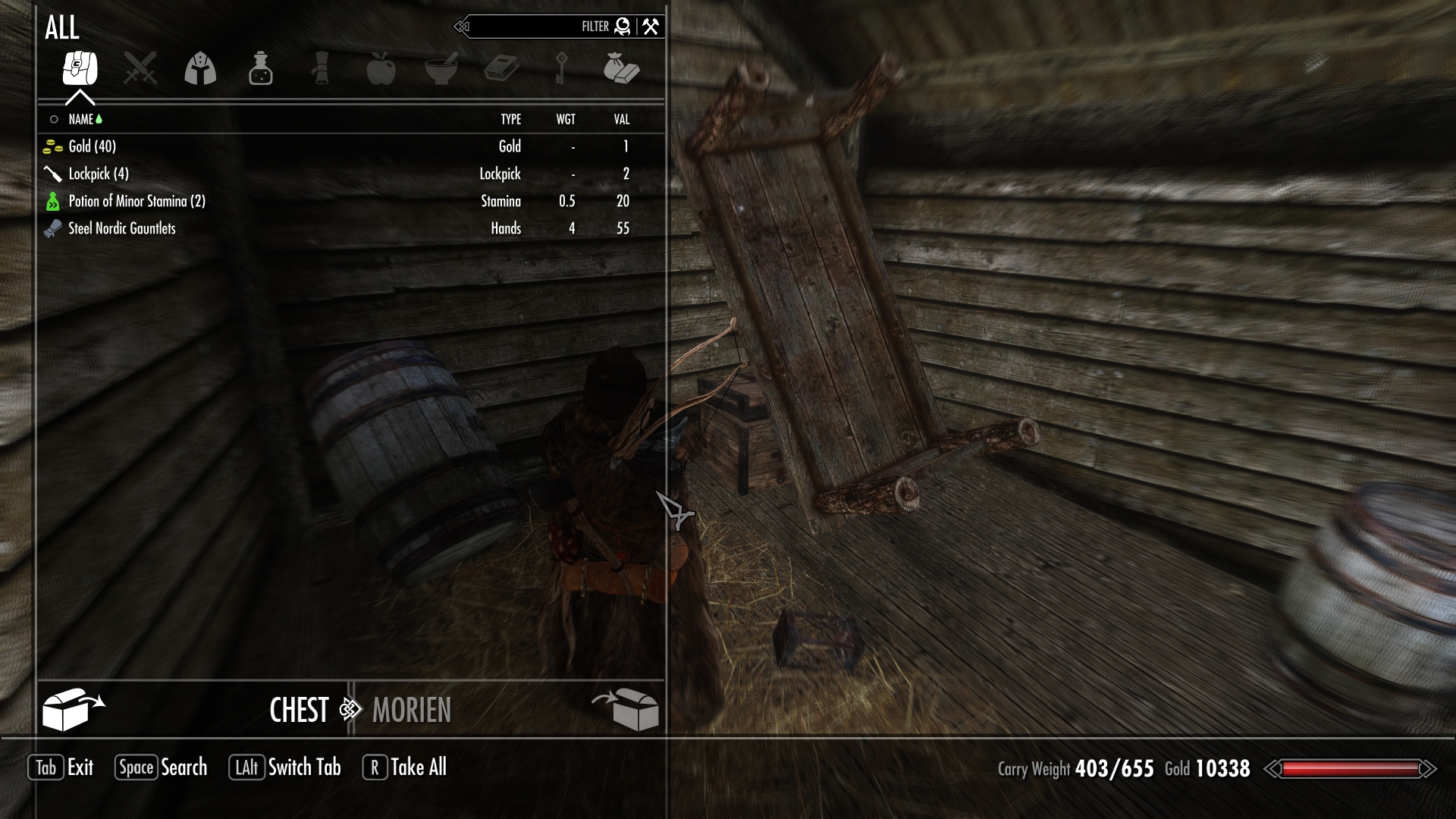Sort items by WGT column header
The image size is (1456, 819).
[x=566, y=119]
